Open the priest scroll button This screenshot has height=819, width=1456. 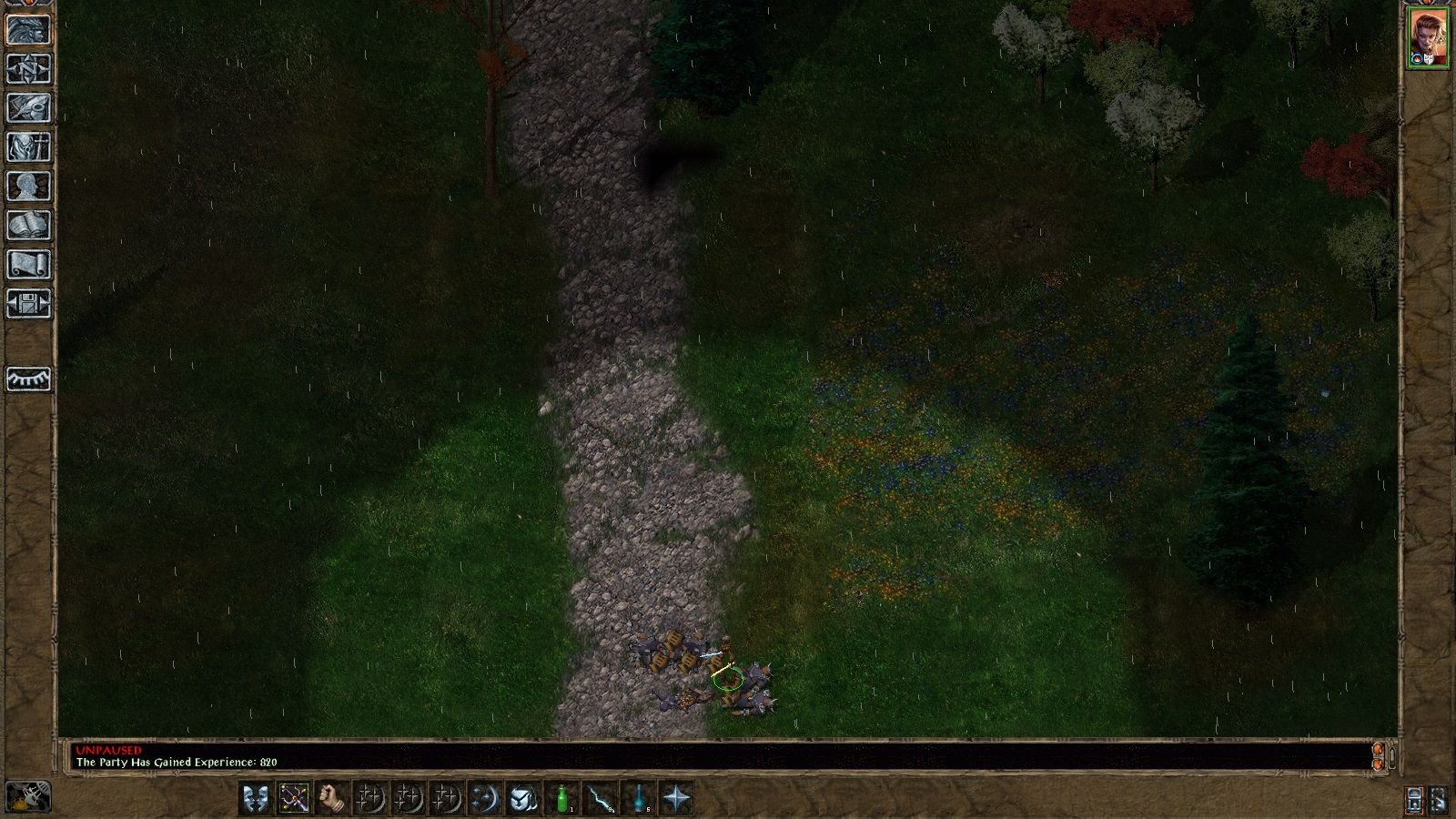tap(28, 265)
